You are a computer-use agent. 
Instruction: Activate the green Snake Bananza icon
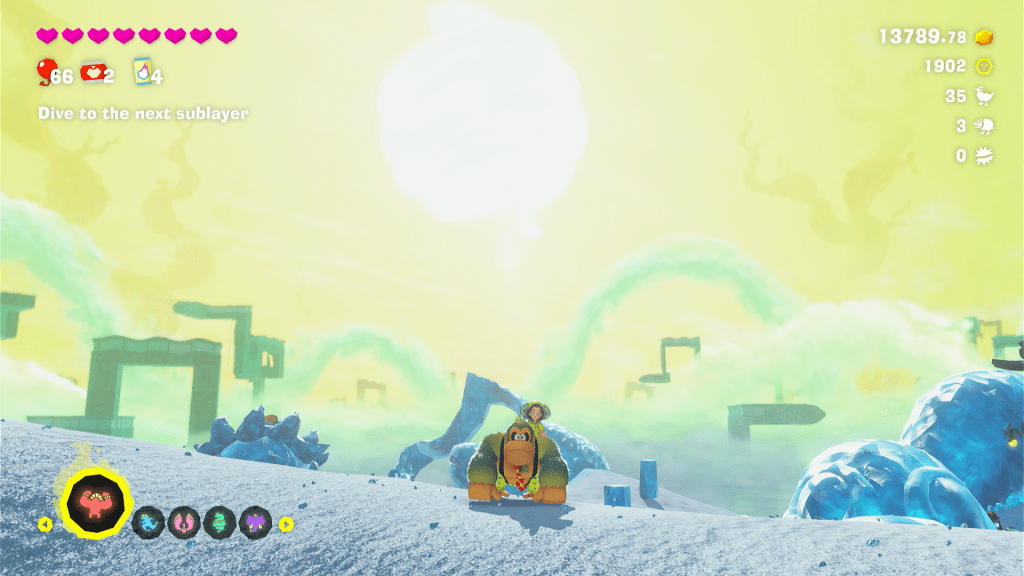point(220,522)
